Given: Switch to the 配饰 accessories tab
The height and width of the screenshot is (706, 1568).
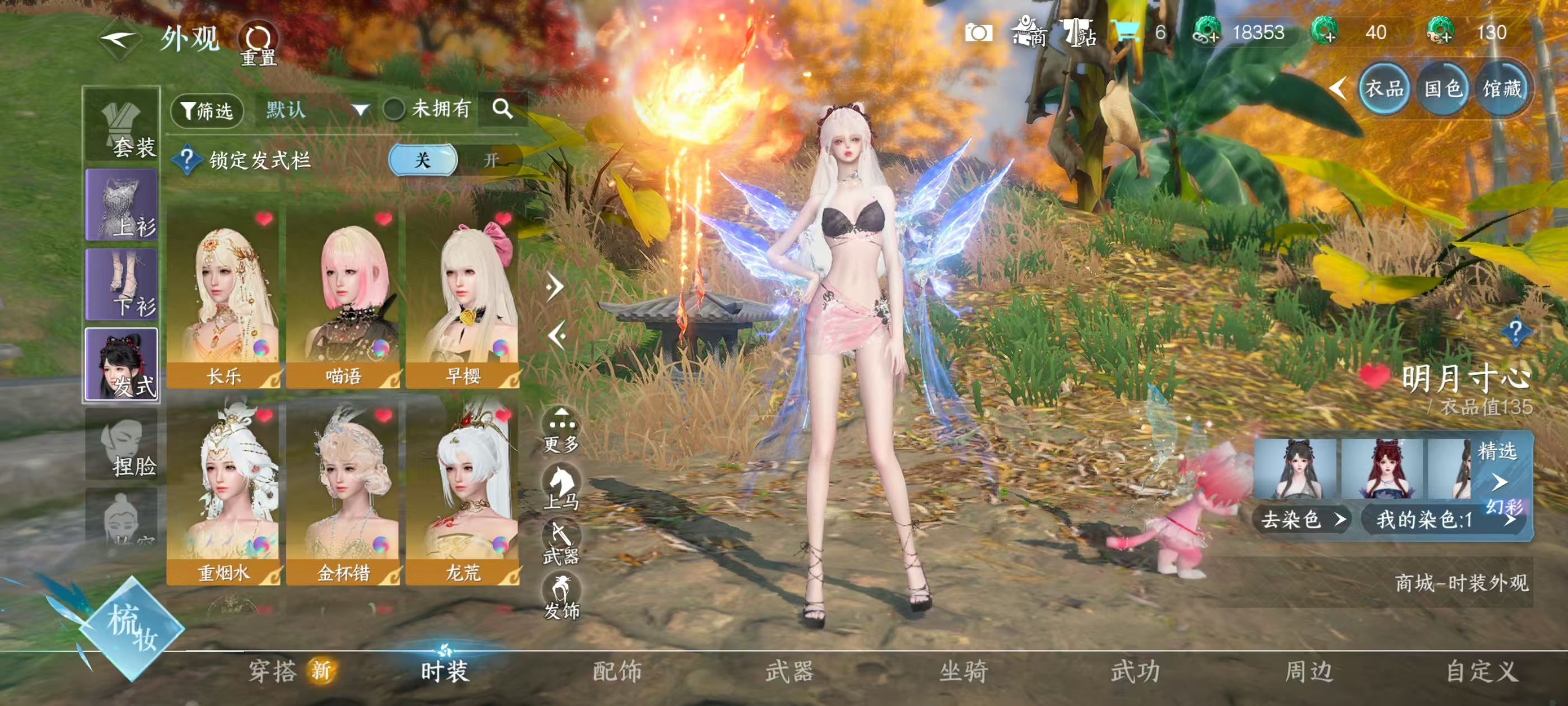Looking at the screenshot, I should point(617,671).
